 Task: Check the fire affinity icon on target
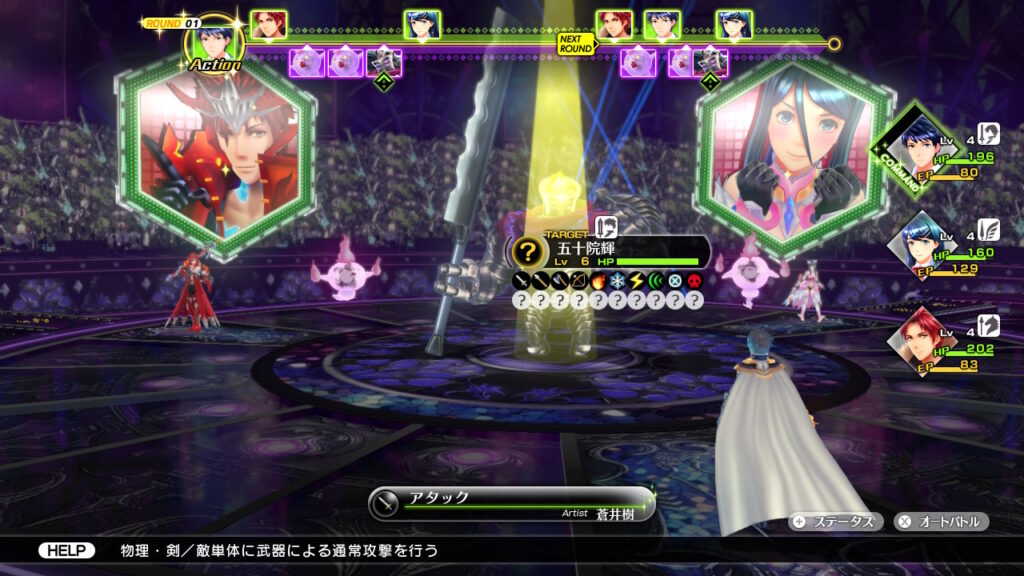click(598, 281)
